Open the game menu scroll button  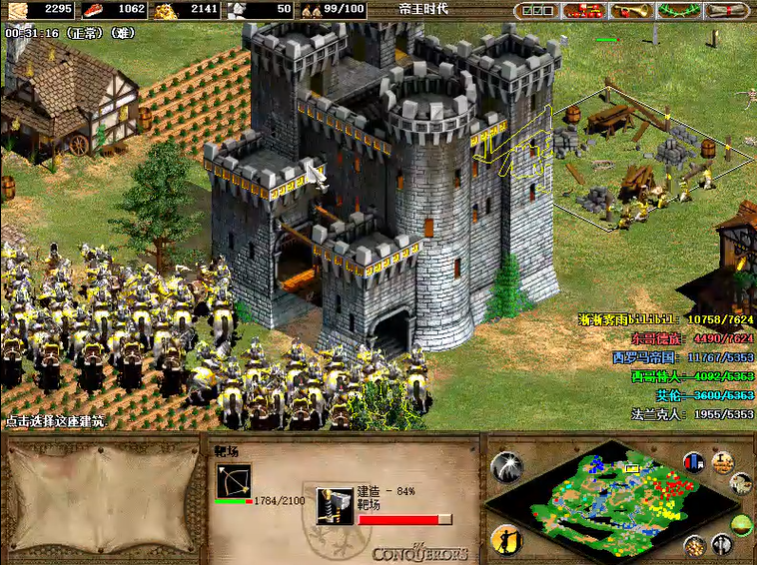(x=727, y=11)
